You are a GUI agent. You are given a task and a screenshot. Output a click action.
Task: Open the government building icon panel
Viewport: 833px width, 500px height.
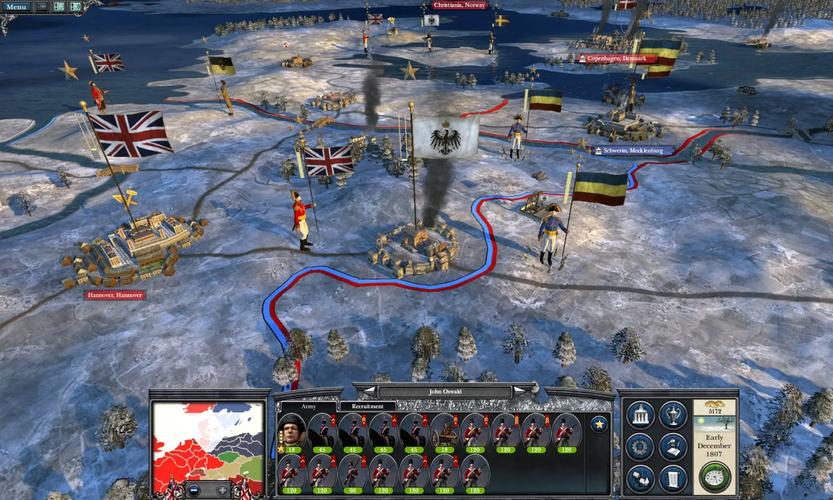(x=641, y=413)
